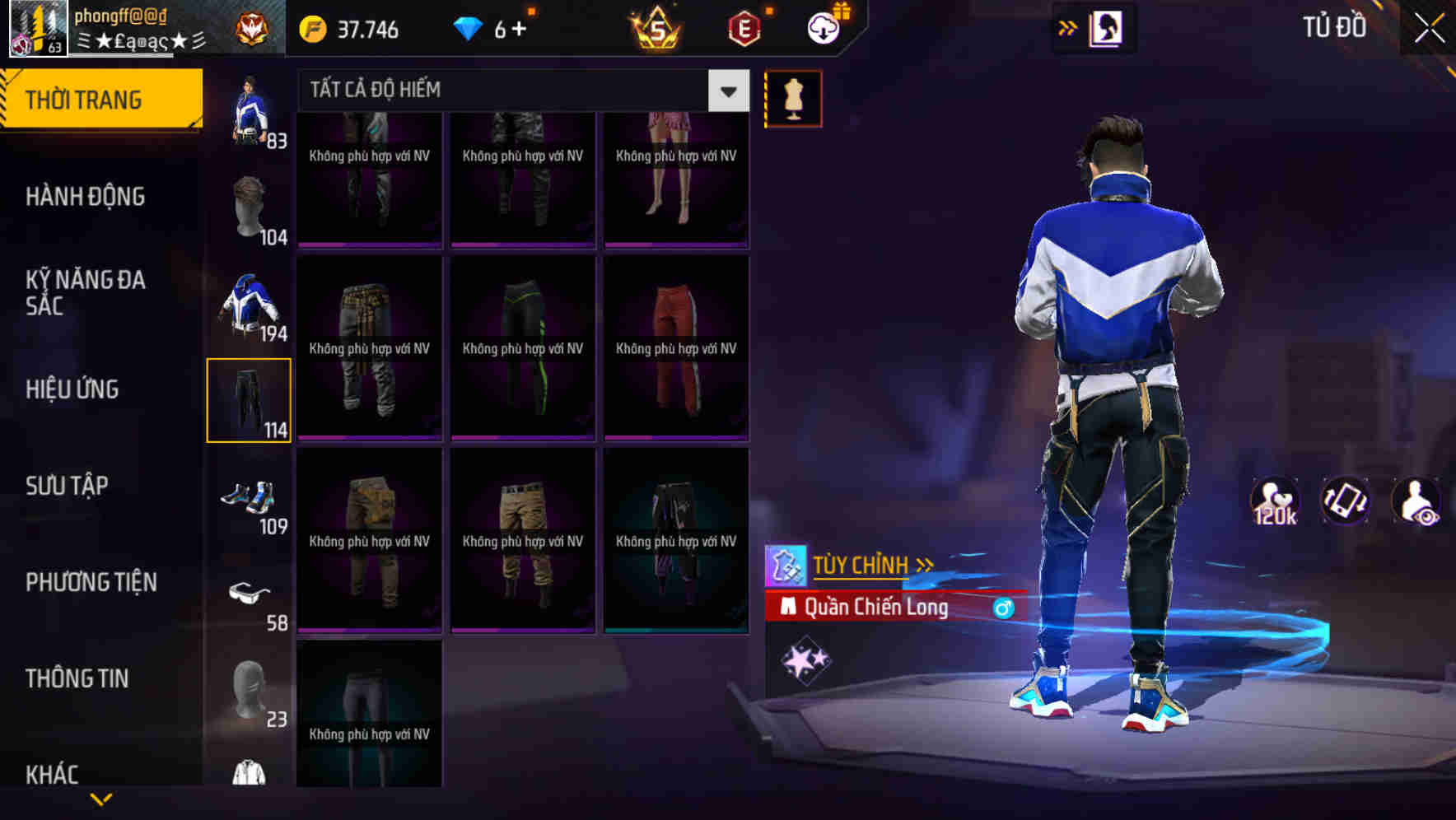
Task: Toggle the mannequin display option
Action: [x=793, y=98]
